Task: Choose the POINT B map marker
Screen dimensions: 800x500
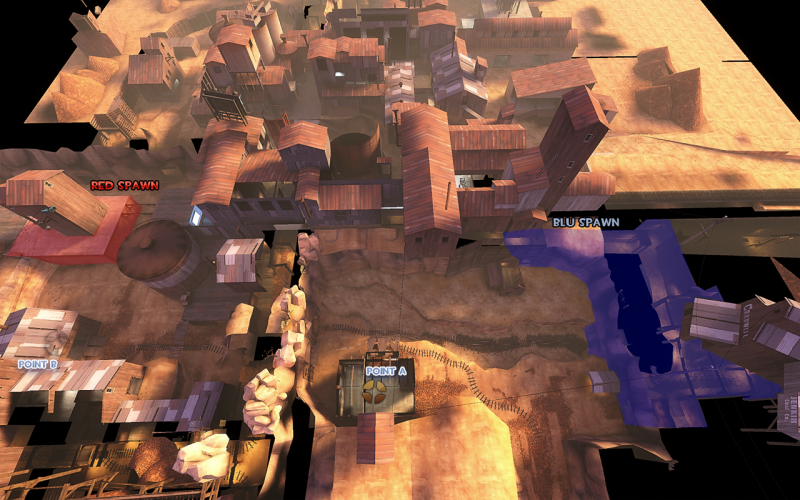Action: (37, 365)
